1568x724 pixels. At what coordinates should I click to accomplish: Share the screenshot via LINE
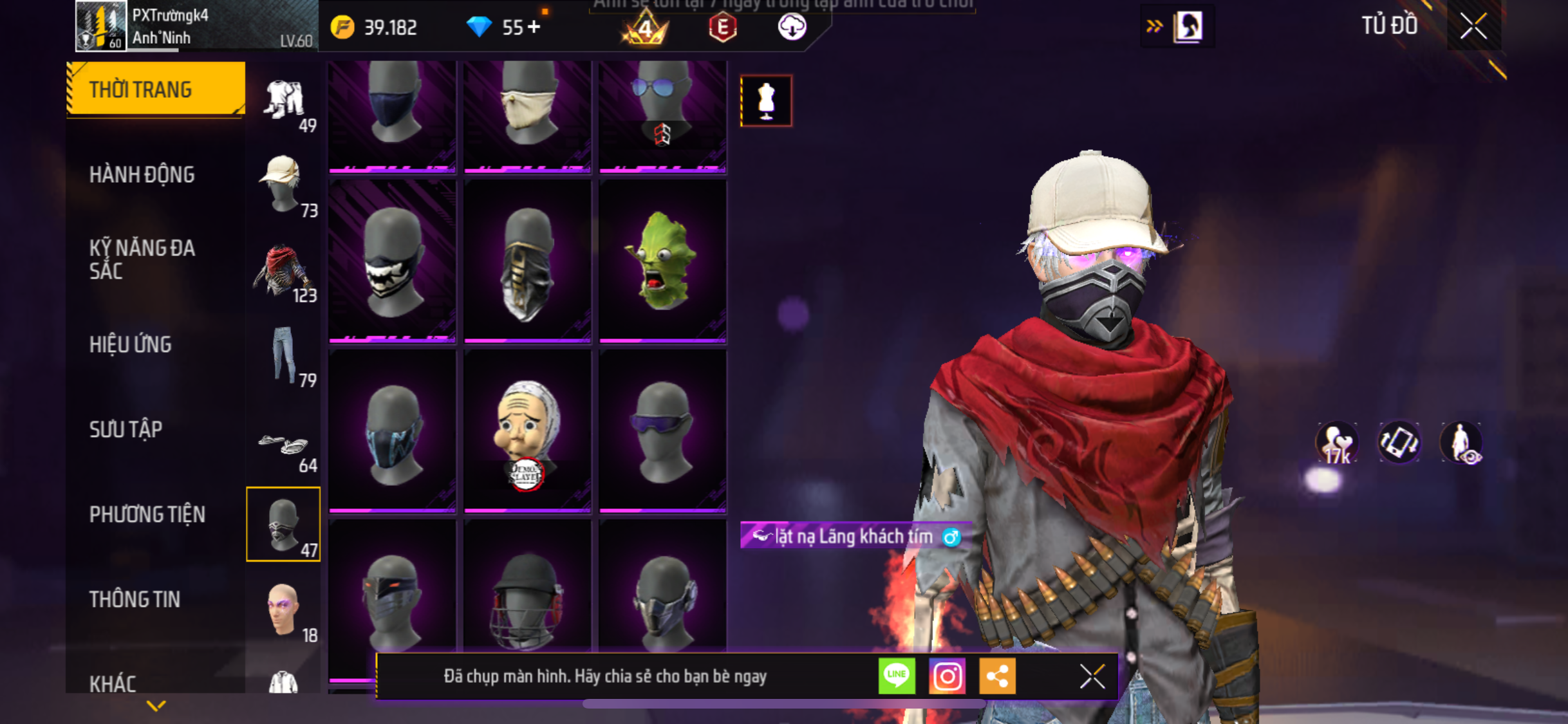pos(897,676)
